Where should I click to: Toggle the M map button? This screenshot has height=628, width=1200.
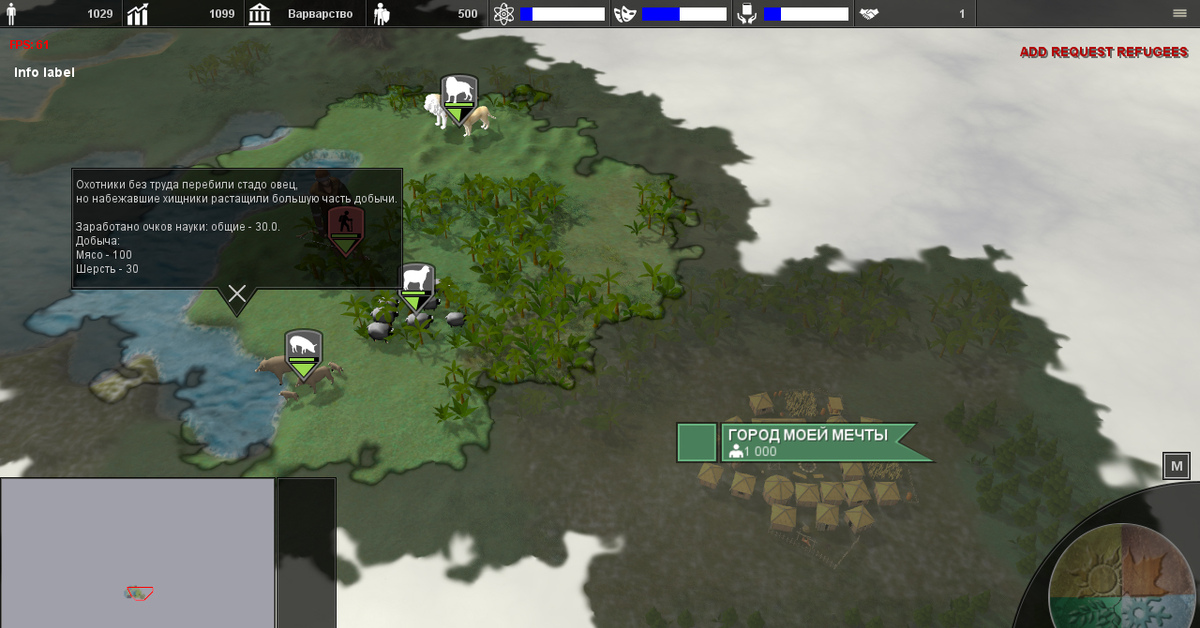(1176, 466)
